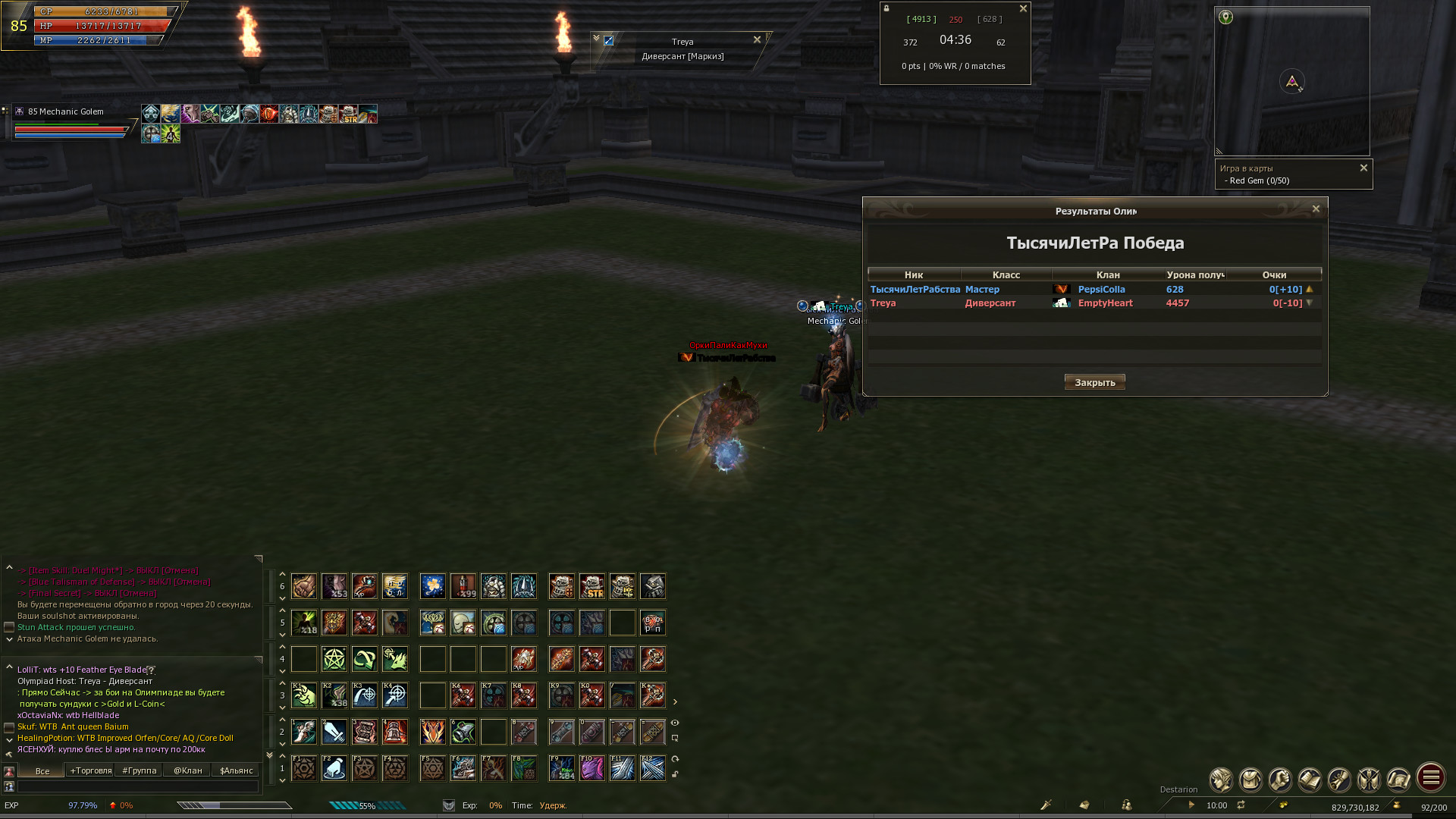Click the minimap

1292,81
